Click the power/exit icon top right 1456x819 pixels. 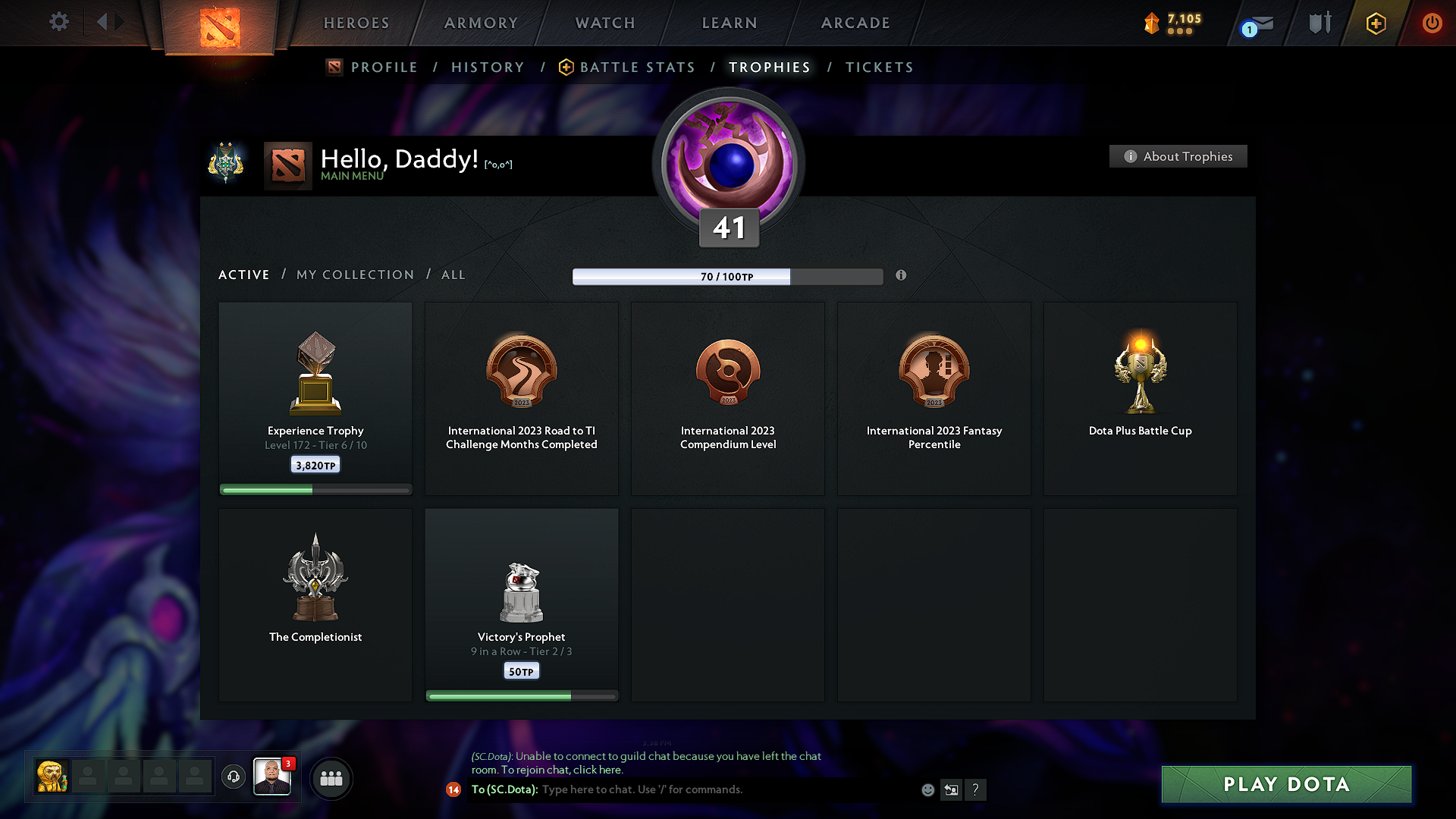click(x=1432, y=23)
